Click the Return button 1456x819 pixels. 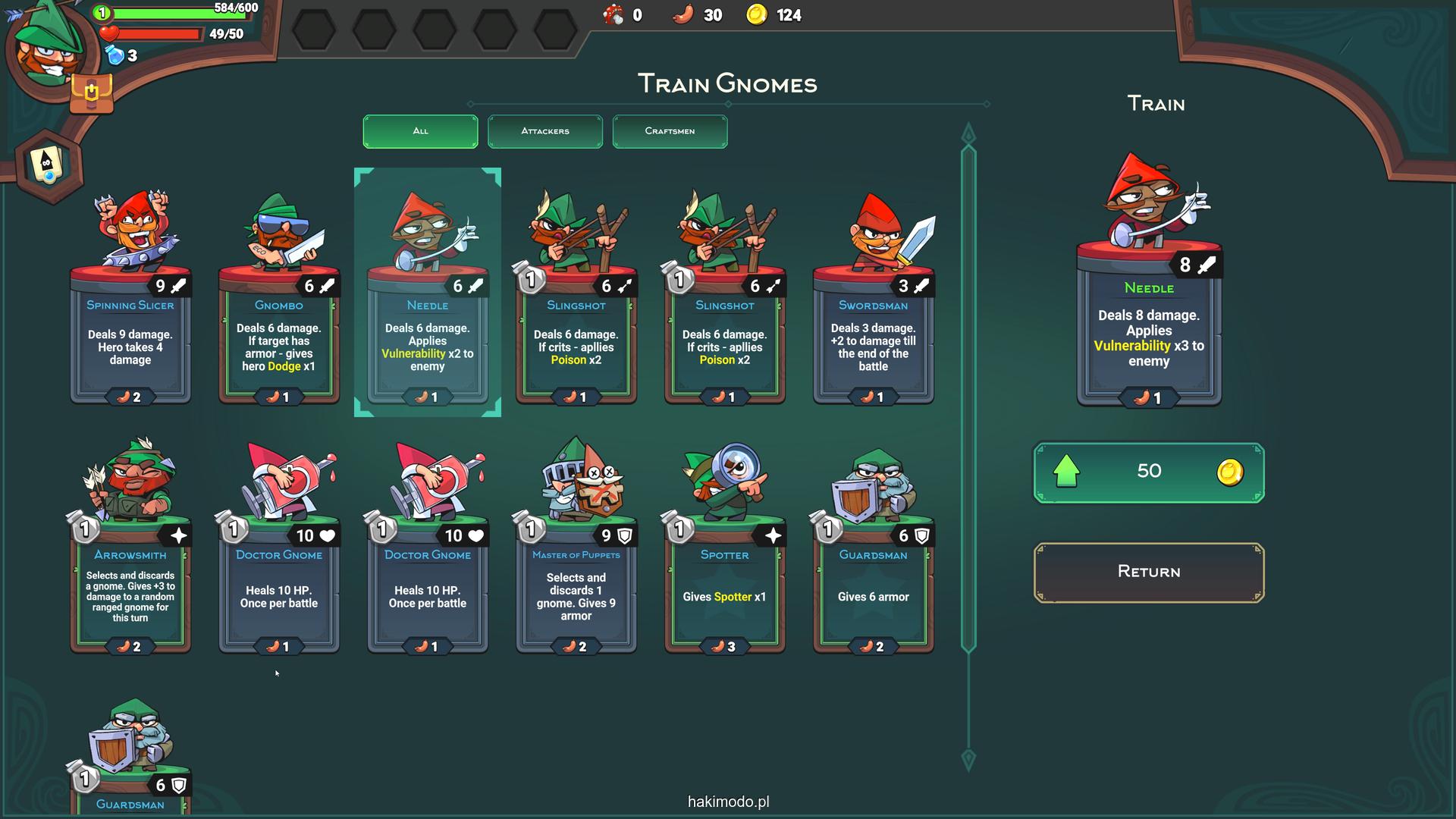[1148, 572]
